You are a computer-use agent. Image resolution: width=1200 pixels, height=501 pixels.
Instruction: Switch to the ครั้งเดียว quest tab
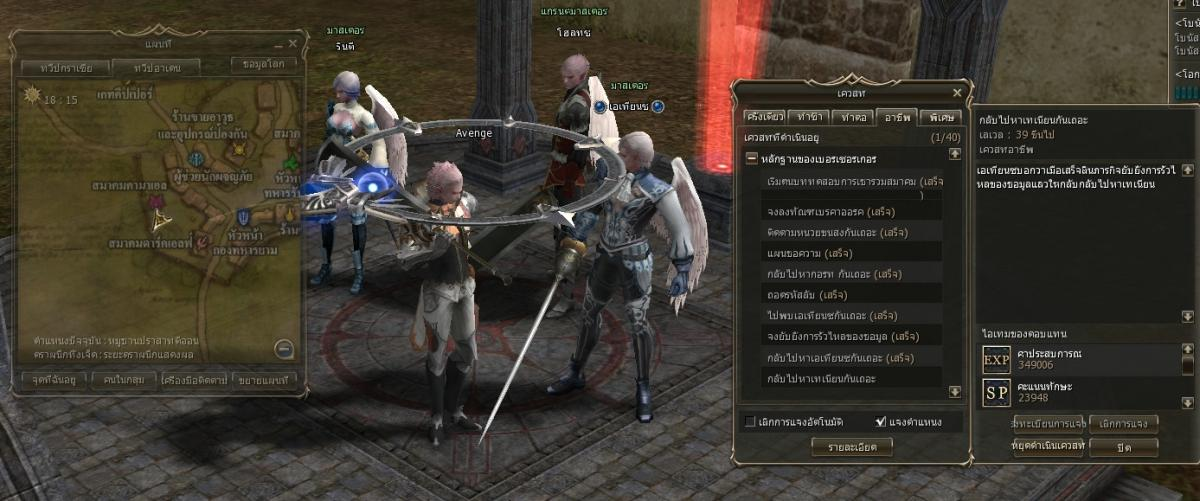pos(765,117)
